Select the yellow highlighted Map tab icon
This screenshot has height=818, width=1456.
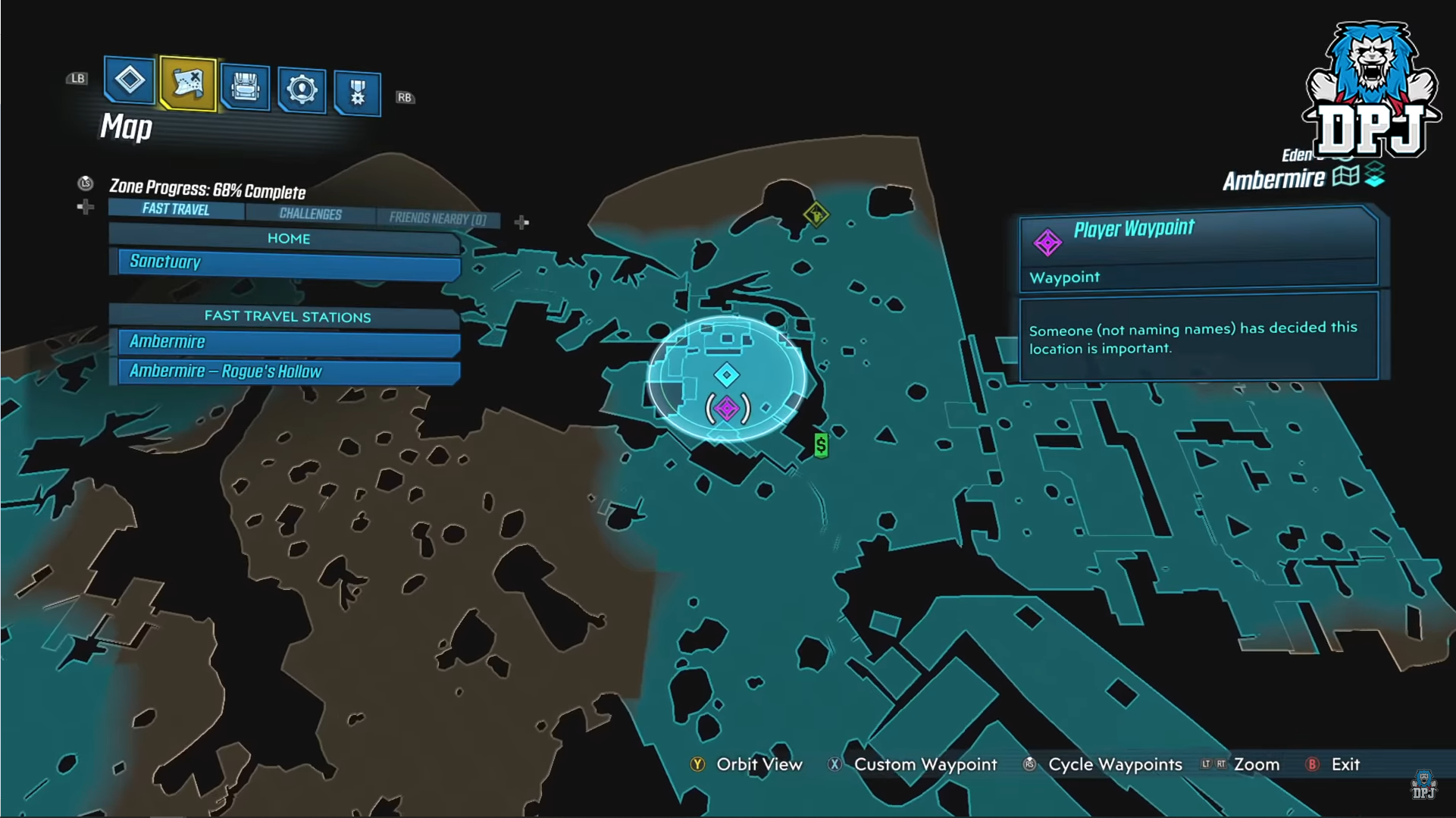point(188,83)
